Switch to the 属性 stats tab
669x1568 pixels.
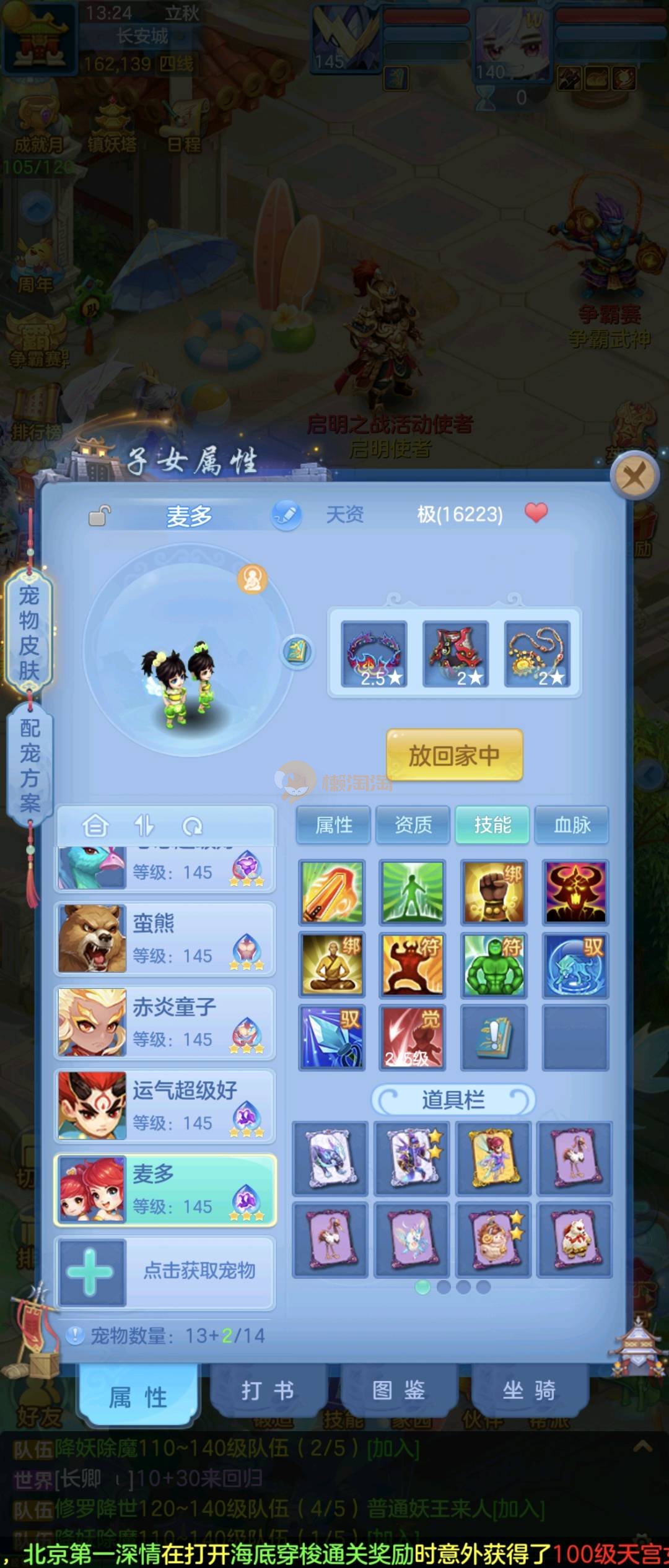coord(333,825)
